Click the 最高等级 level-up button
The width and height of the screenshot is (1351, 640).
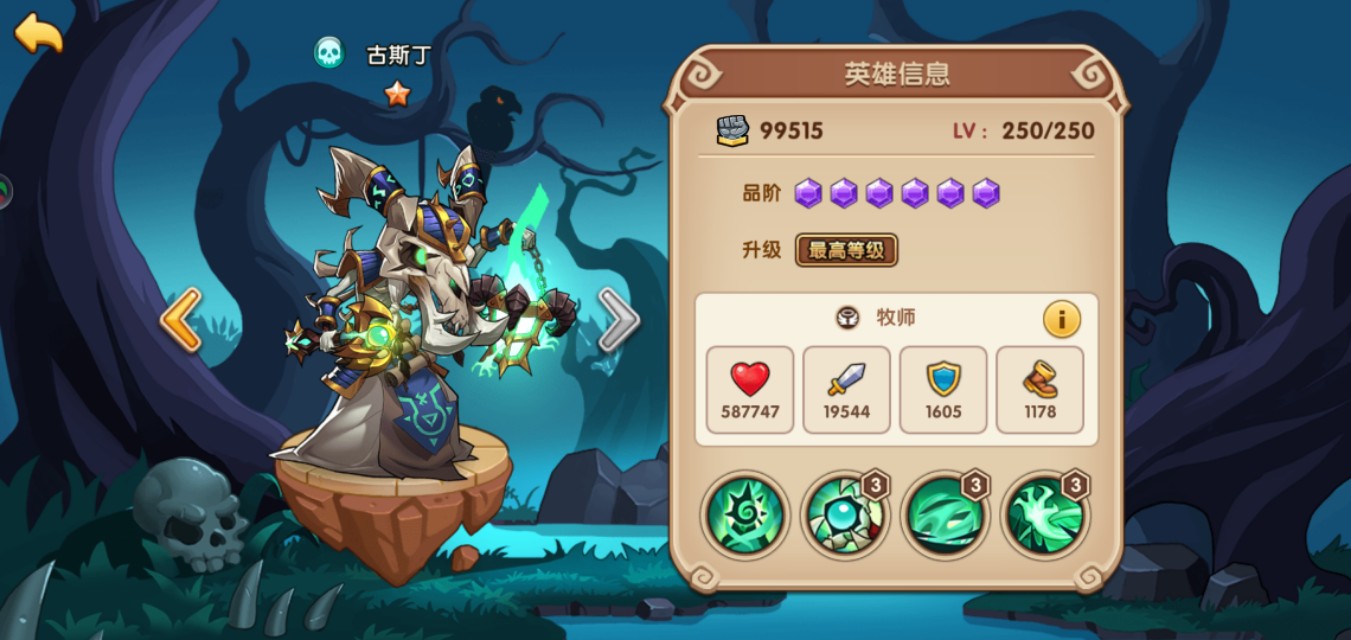[x=846, y=250]
